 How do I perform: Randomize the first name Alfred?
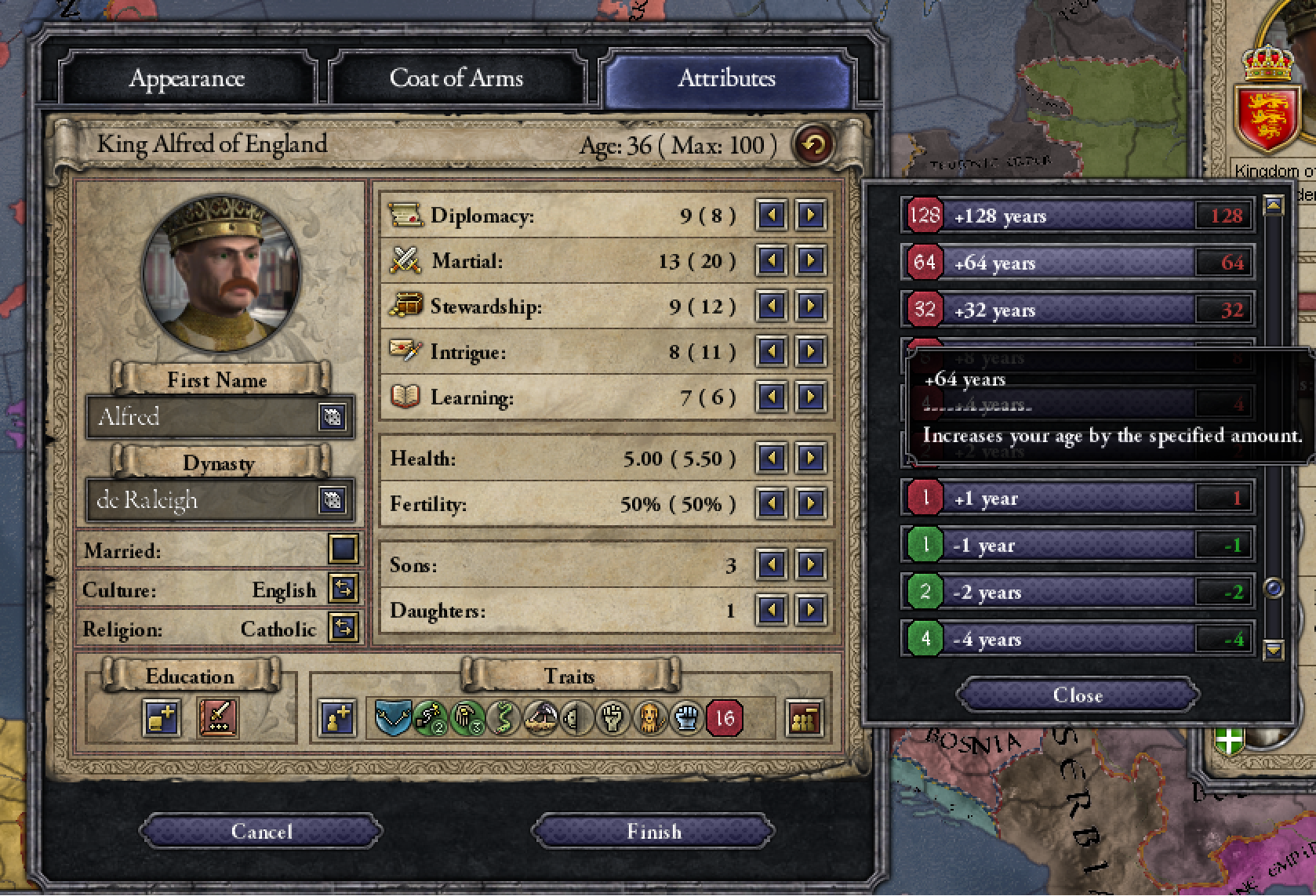tap(332, 417)
